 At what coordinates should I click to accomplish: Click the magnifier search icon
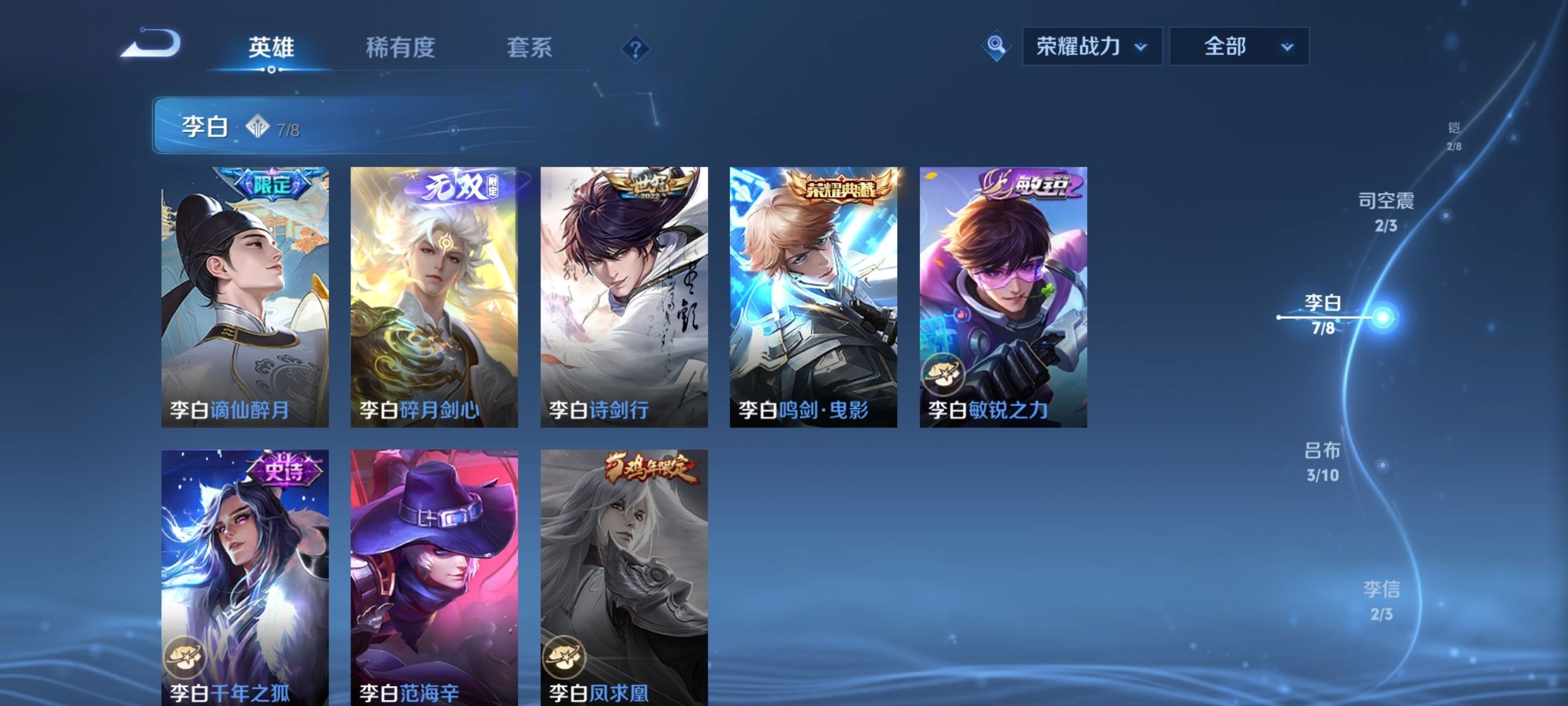[x=996, y=45]
